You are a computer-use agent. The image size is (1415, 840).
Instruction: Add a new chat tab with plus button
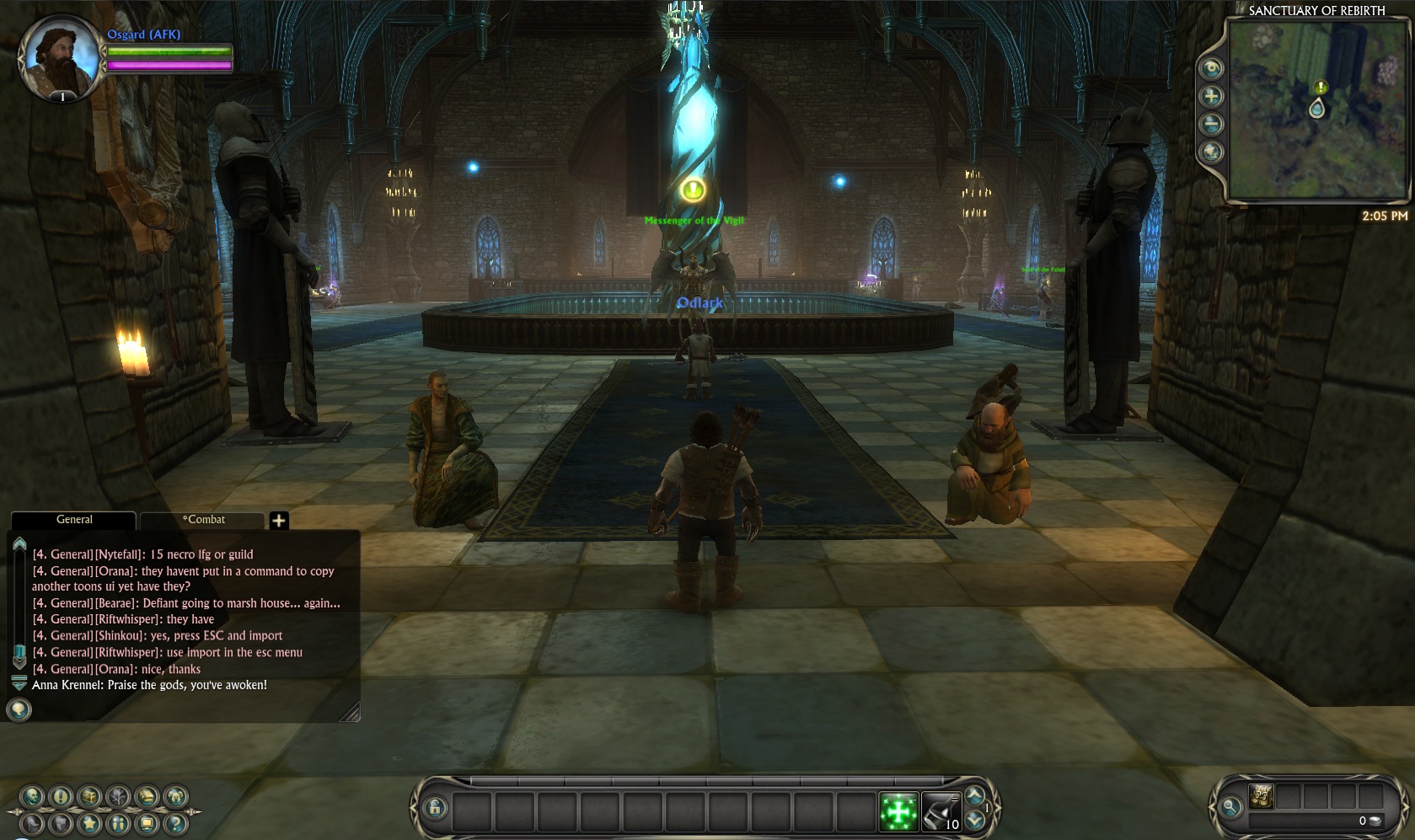[x=279, y=521]
